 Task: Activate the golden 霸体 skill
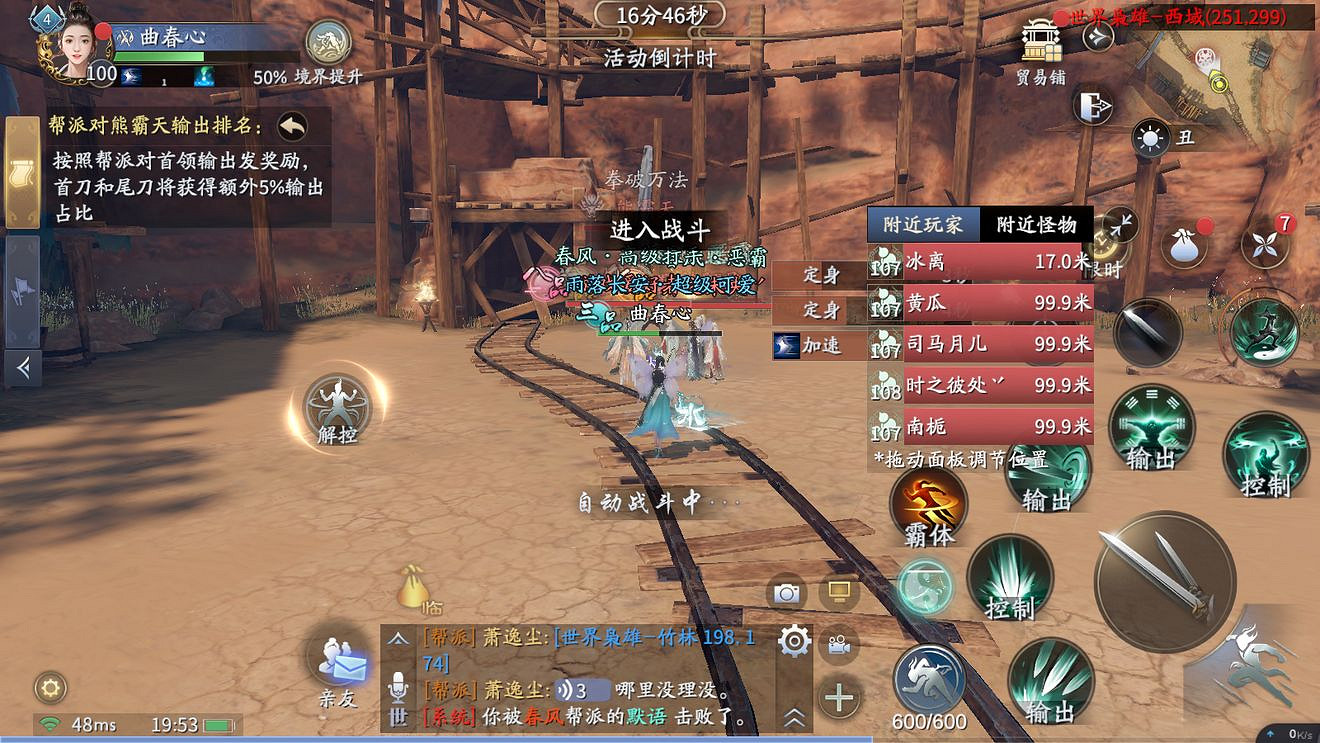click(x=928, y=508)
